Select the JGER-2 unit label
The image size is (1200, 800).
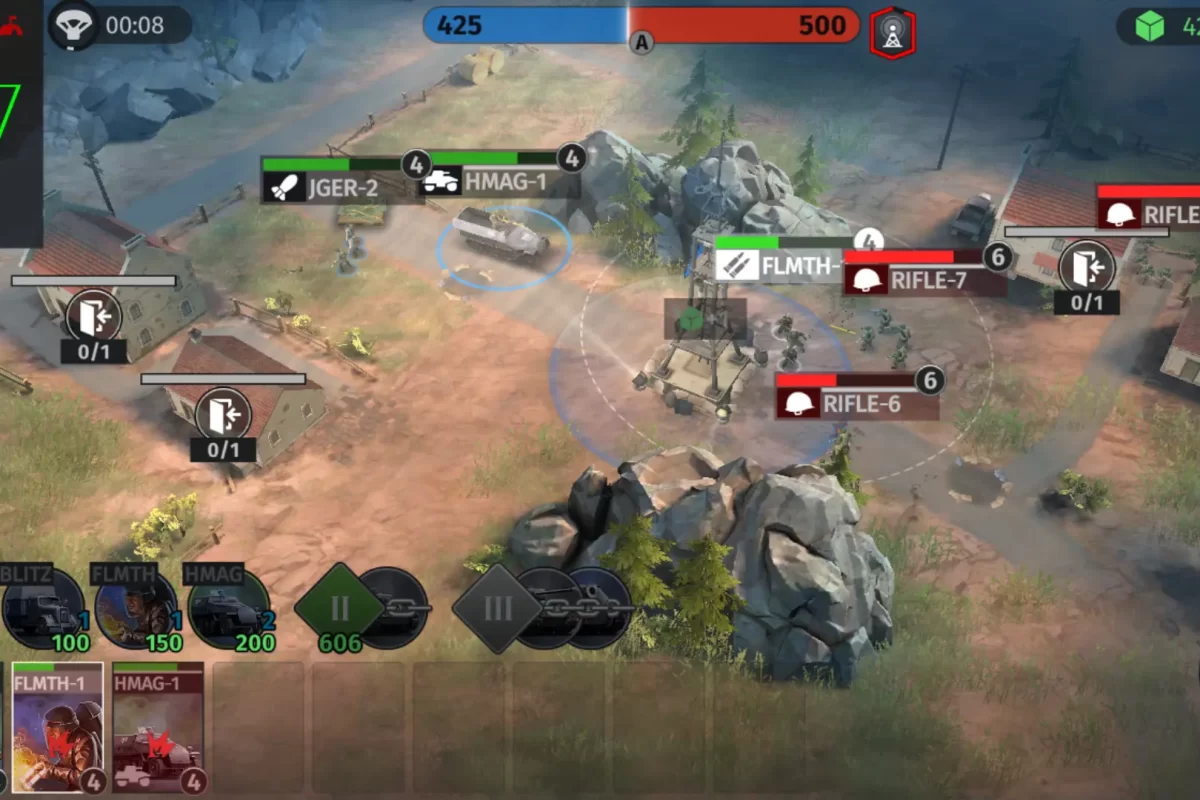(335, 187)
